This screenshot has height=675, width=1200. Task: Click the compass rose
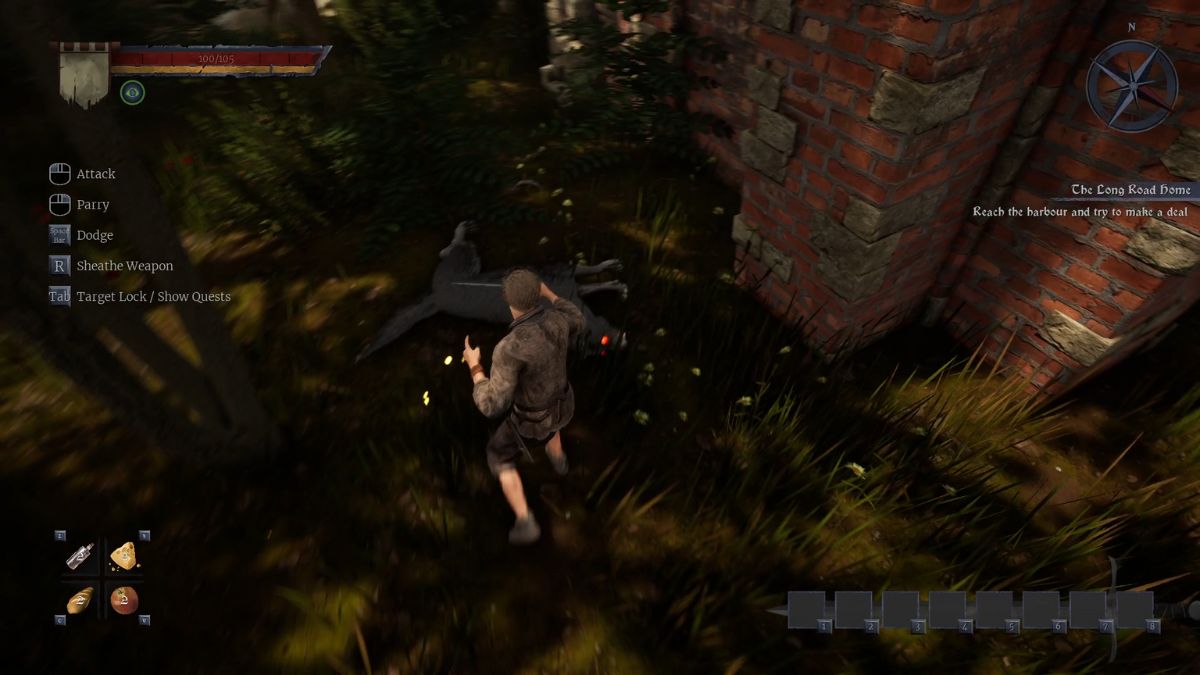tap(1132, 86)
